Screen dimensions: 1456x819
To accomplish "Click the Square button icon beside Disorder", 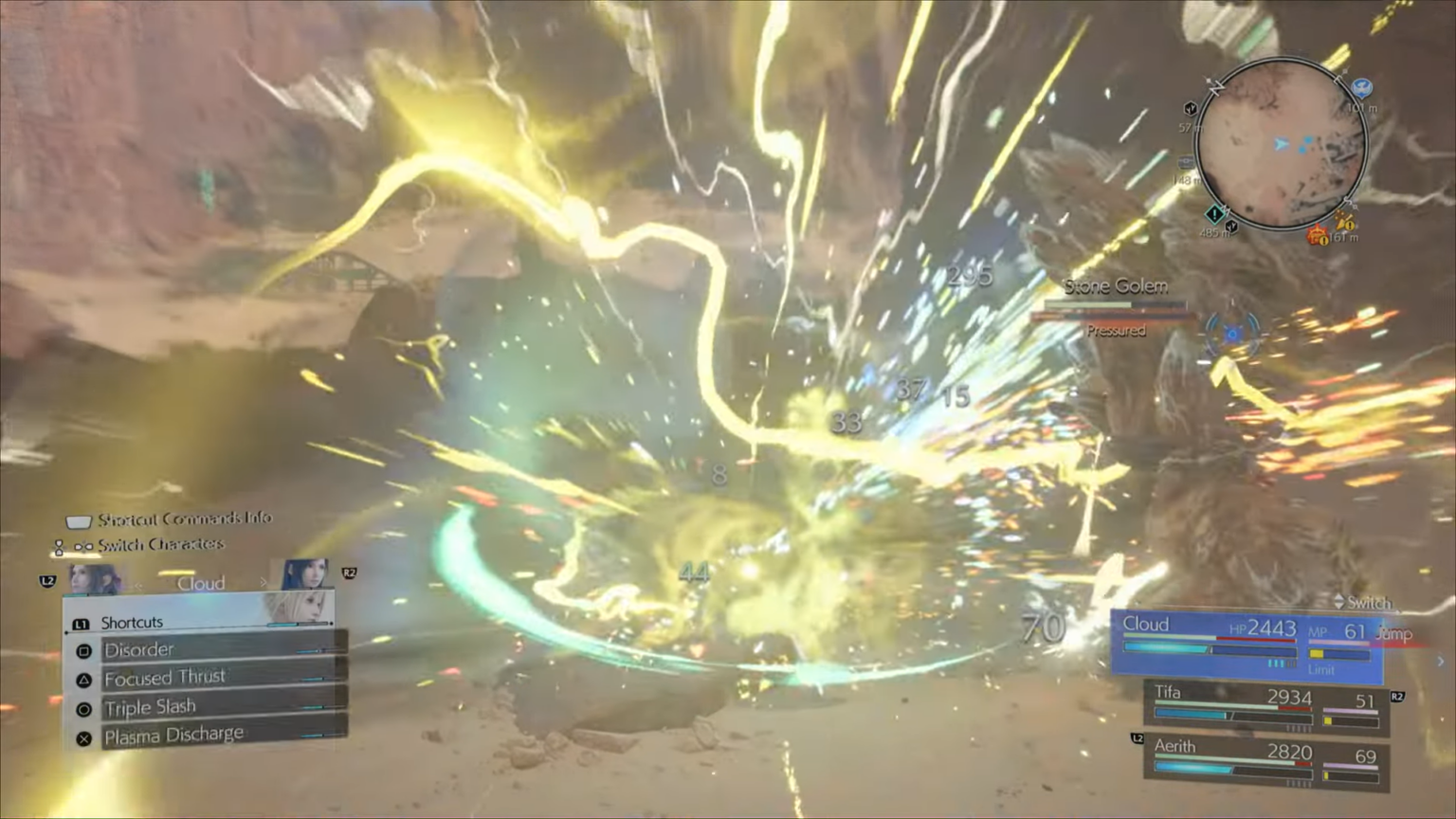I will (x=82, y=651).
